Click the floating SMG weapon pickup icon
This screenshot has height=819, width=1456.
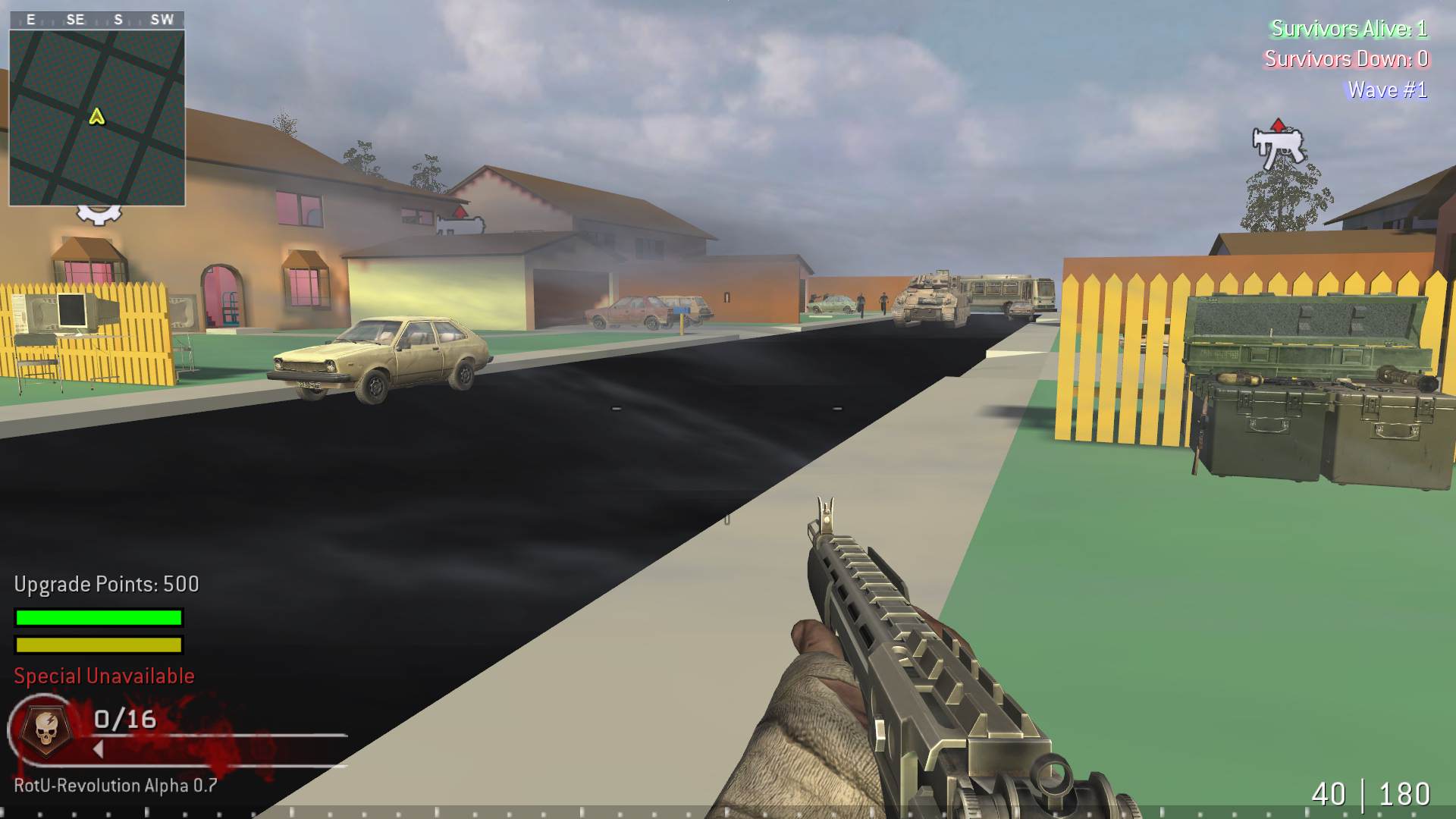pos(1279,148)
